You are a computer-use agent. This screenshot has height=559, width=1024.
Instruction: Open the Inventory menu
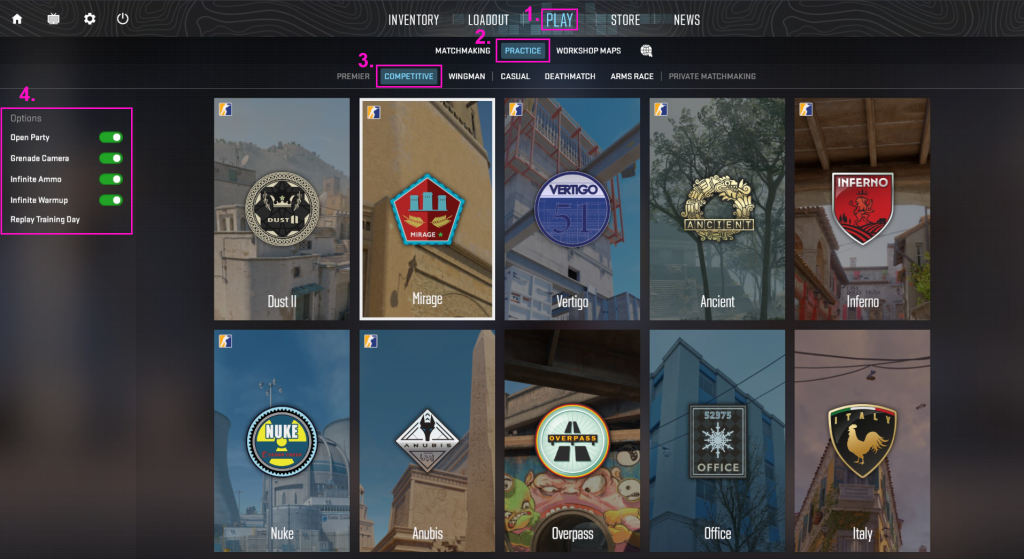[413, 20]
